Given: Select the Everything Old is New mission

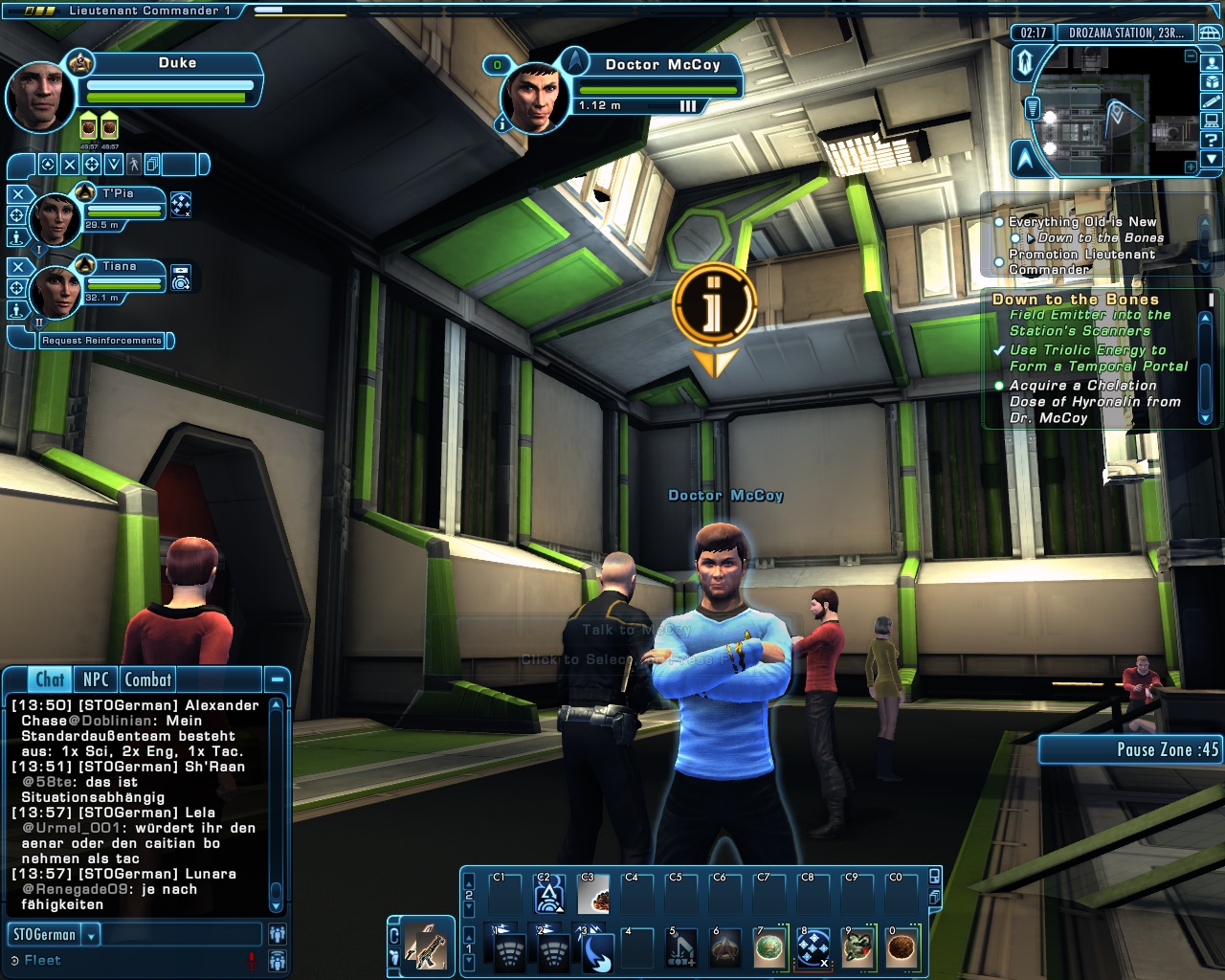Looking at the screenshot, I should [x=1082, y=222].
